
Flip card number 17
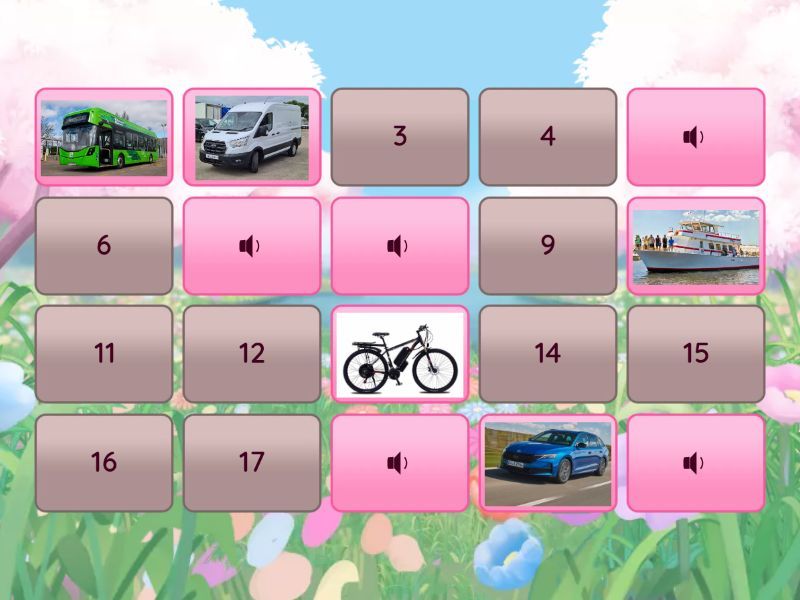point(252,463)
